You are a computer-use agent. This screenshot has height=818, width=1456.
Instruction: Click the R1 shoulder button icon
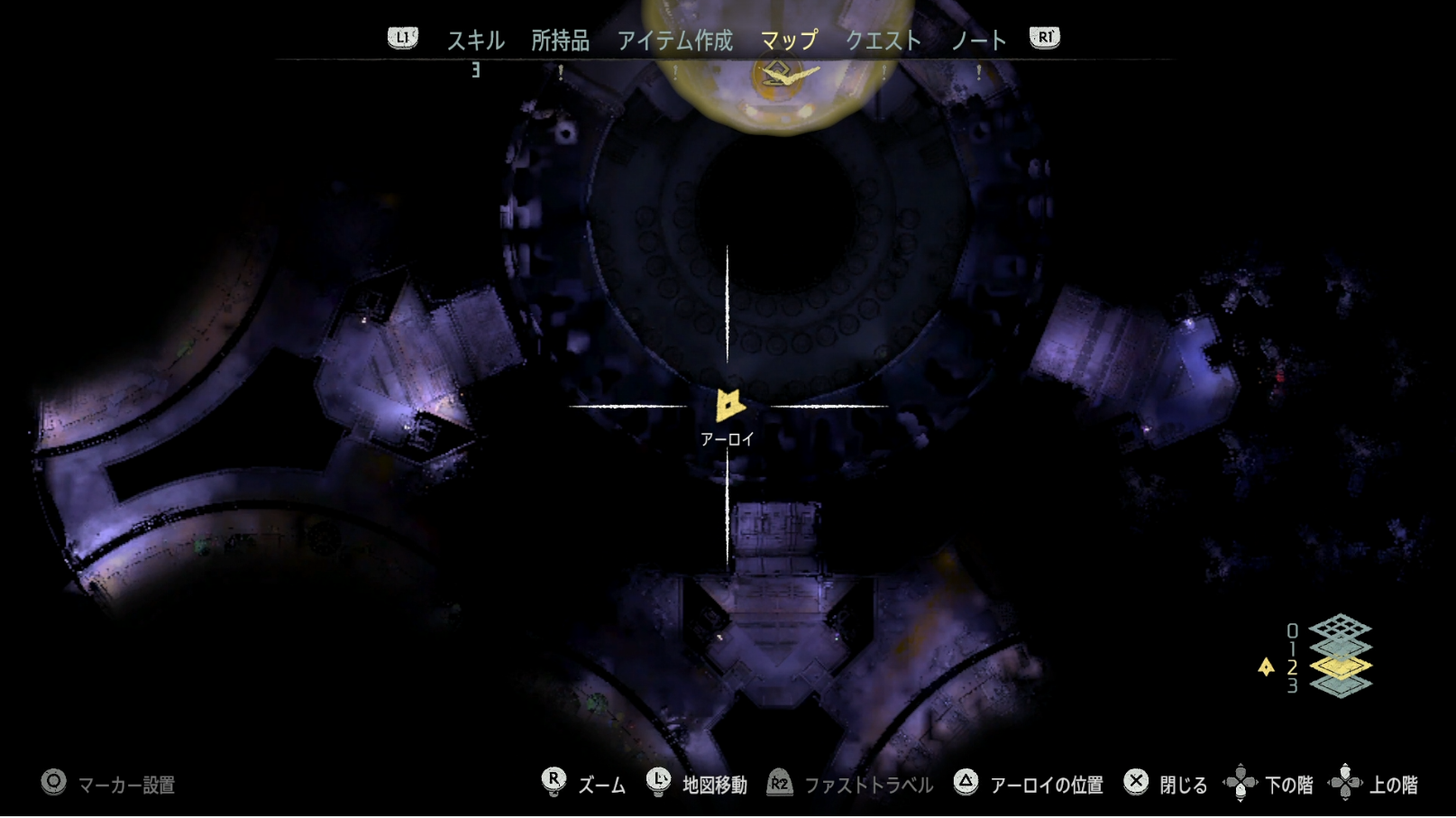(x=1043, y=37)
